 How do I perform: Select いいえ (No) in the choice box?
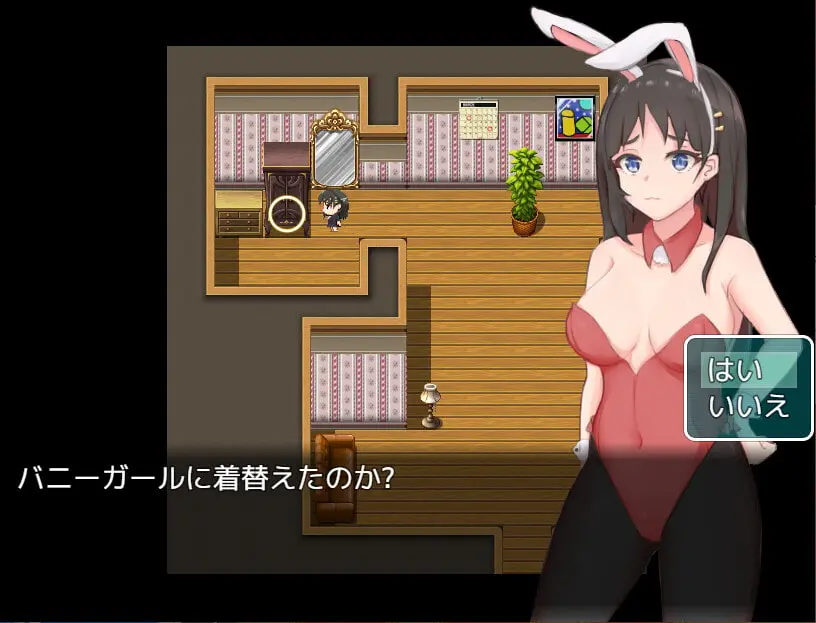click(x=748, y=407)
